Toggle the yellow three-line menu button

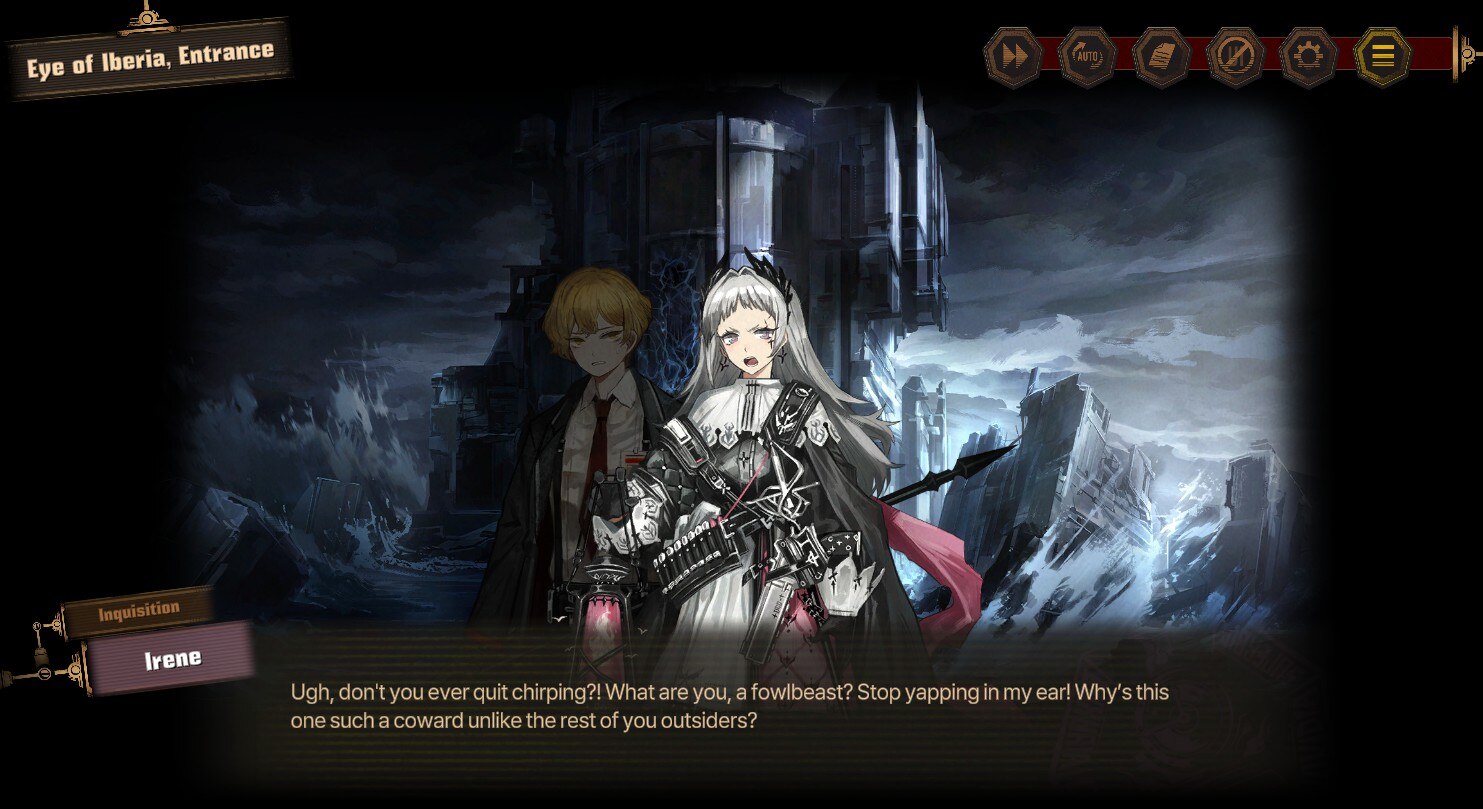coord(1382,57)
